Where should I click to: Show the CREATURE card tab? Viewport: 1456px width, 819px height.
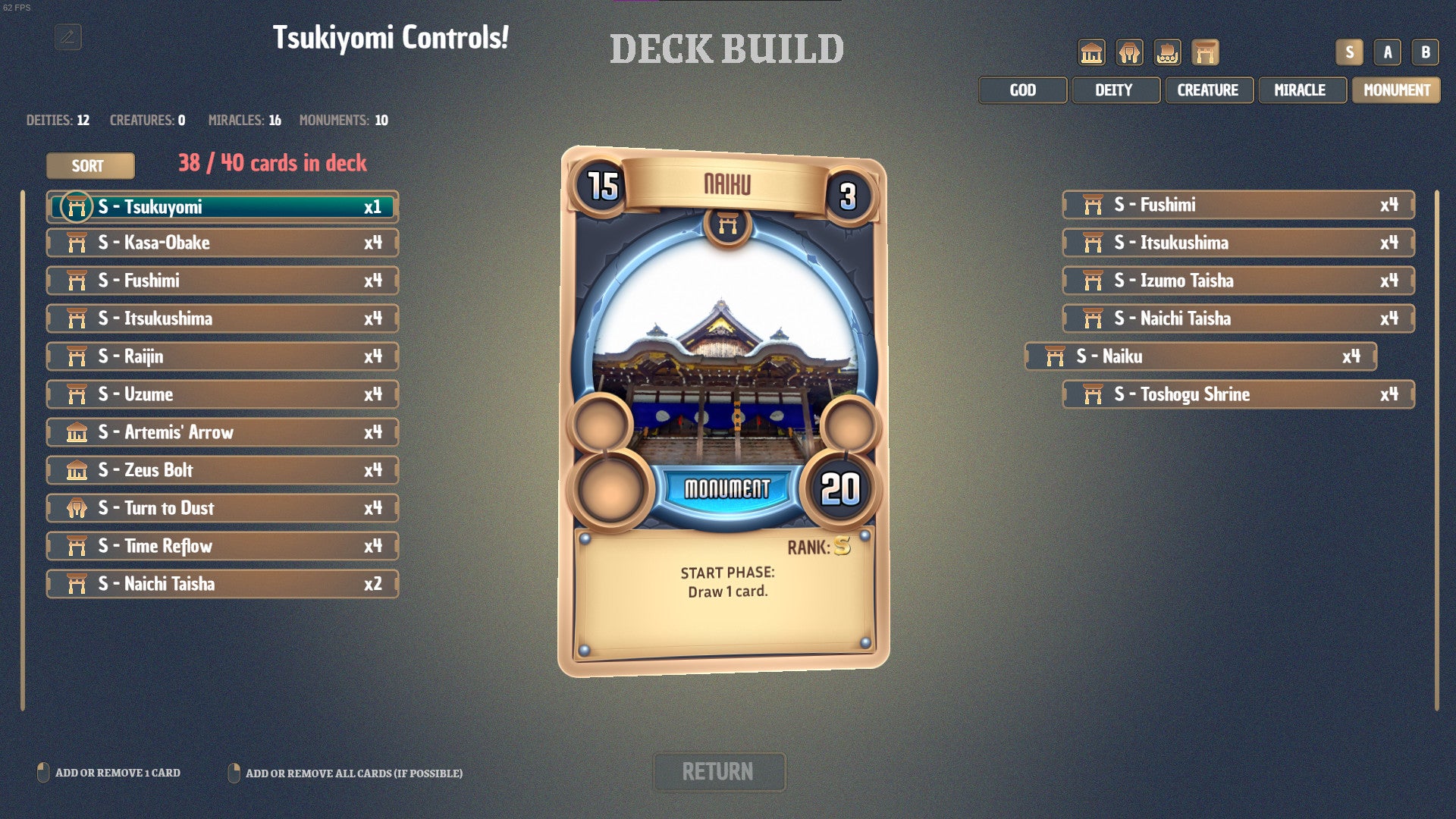tap(1208, 90)
